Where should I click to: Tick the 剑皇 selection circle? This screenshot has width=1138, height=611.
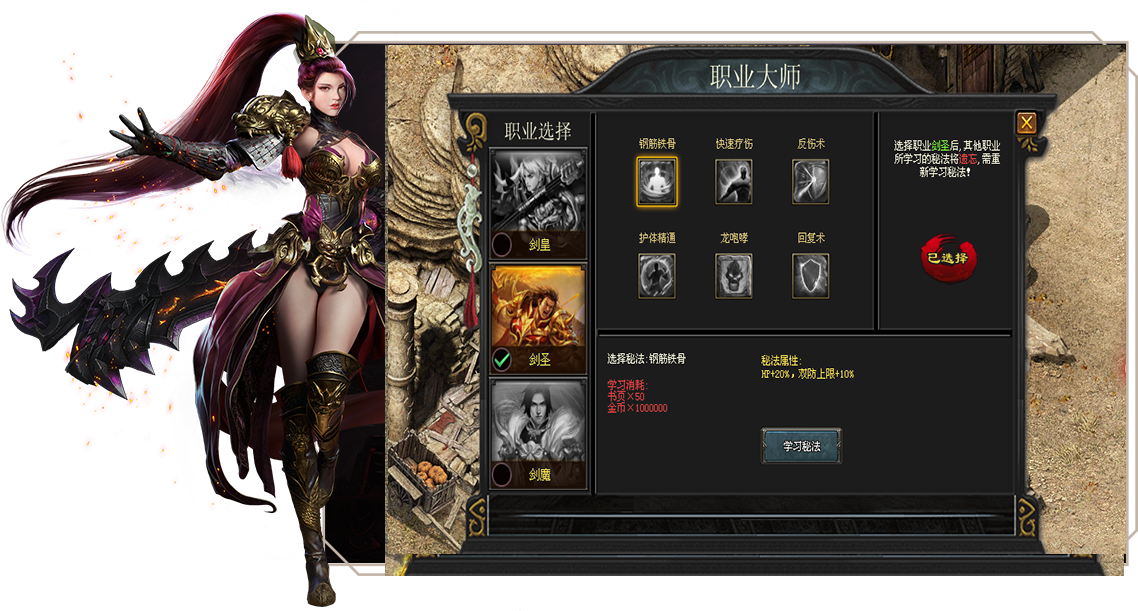pyautogui.click(x=503, y=244)
